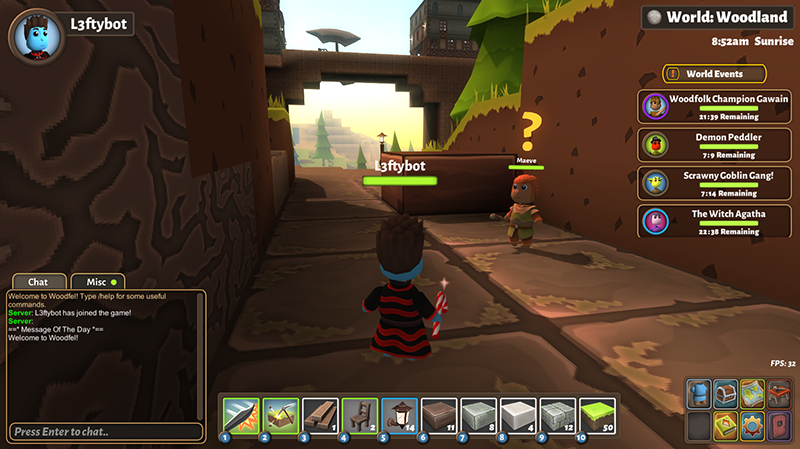The width and height of the screenshot is (800, 449).
Task: Open the Scrawny Goblin Gang event
Action: point(701,182)
